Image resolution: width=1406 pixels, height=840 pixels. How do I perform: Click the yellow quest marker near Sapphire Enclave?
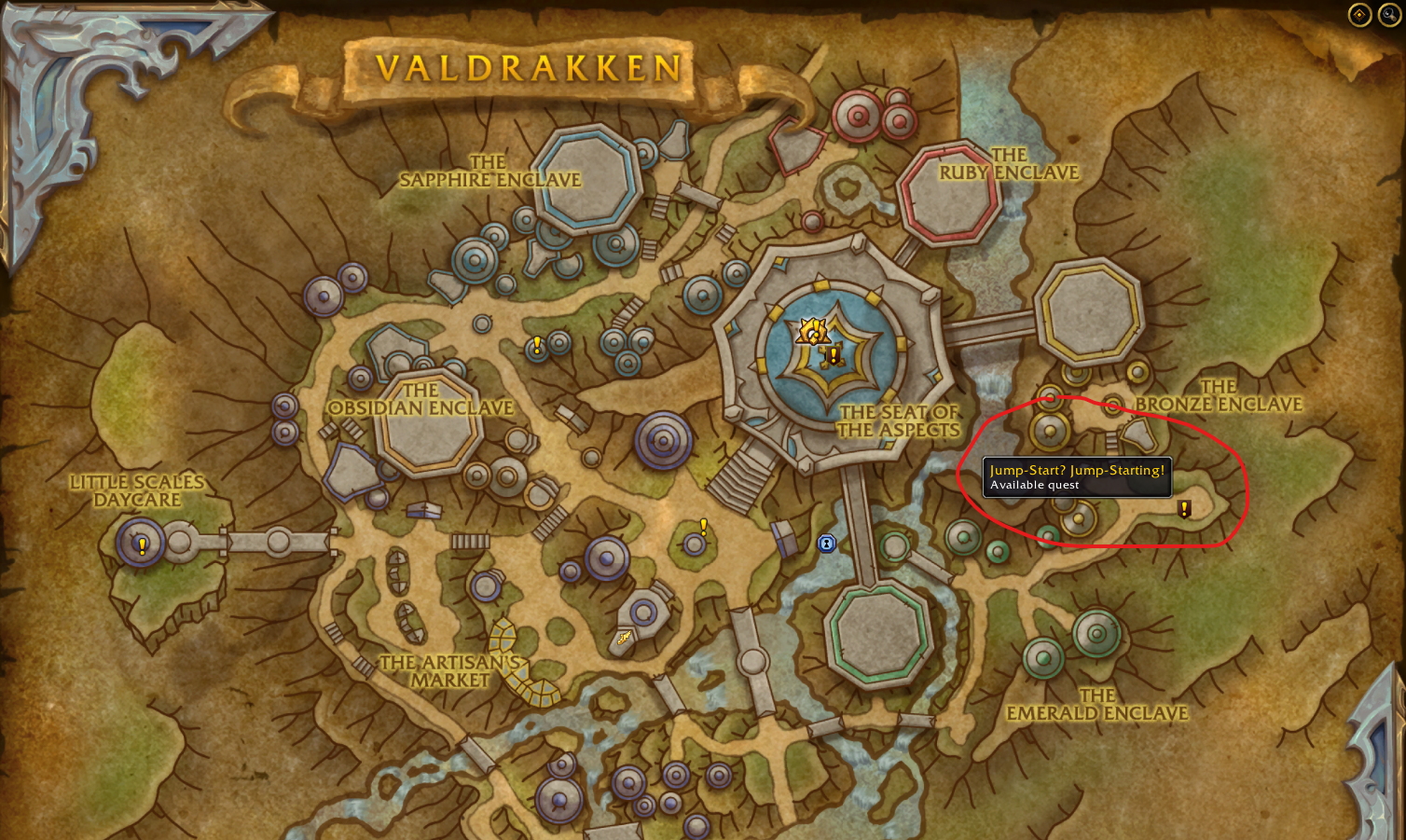tap(537, 345)
